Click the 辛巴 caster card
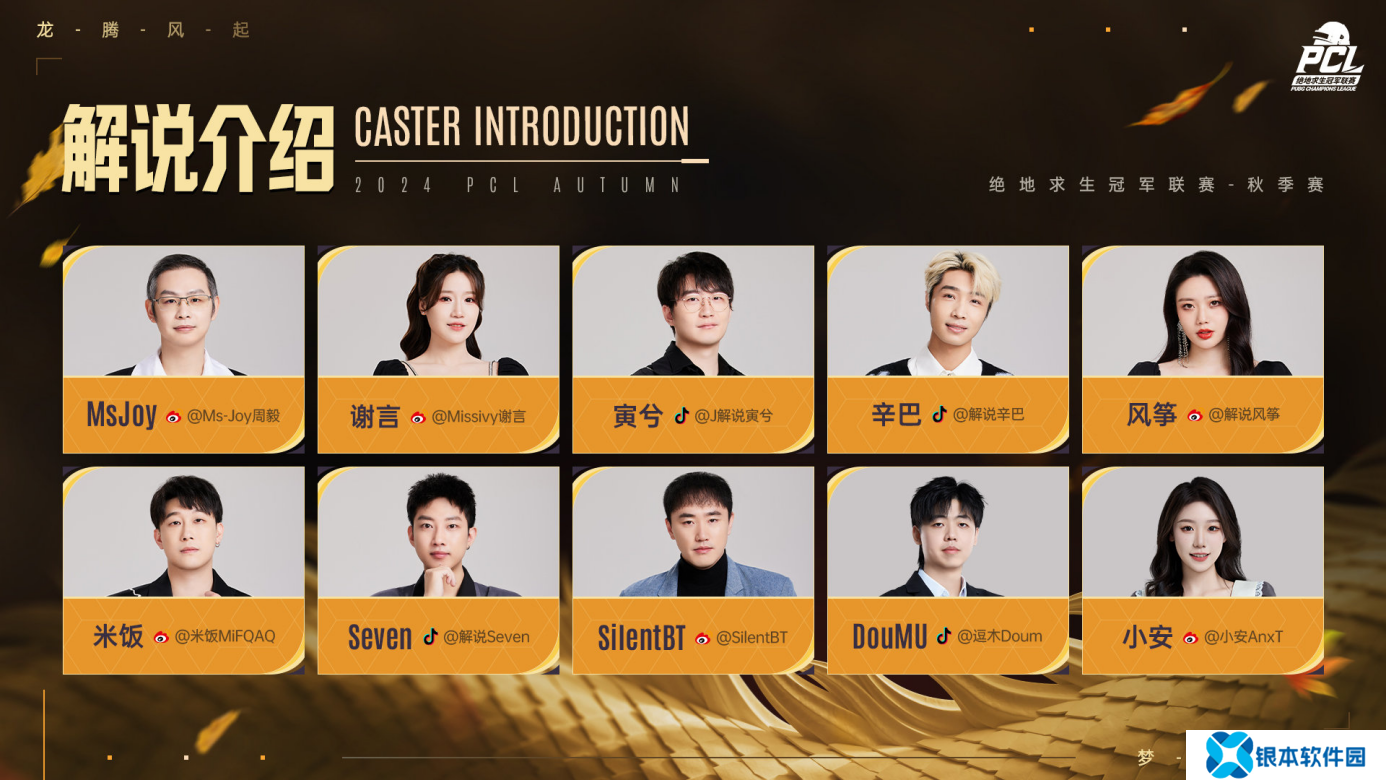The height and width of the screenshot is (780, 1386). tap(948, 349)
